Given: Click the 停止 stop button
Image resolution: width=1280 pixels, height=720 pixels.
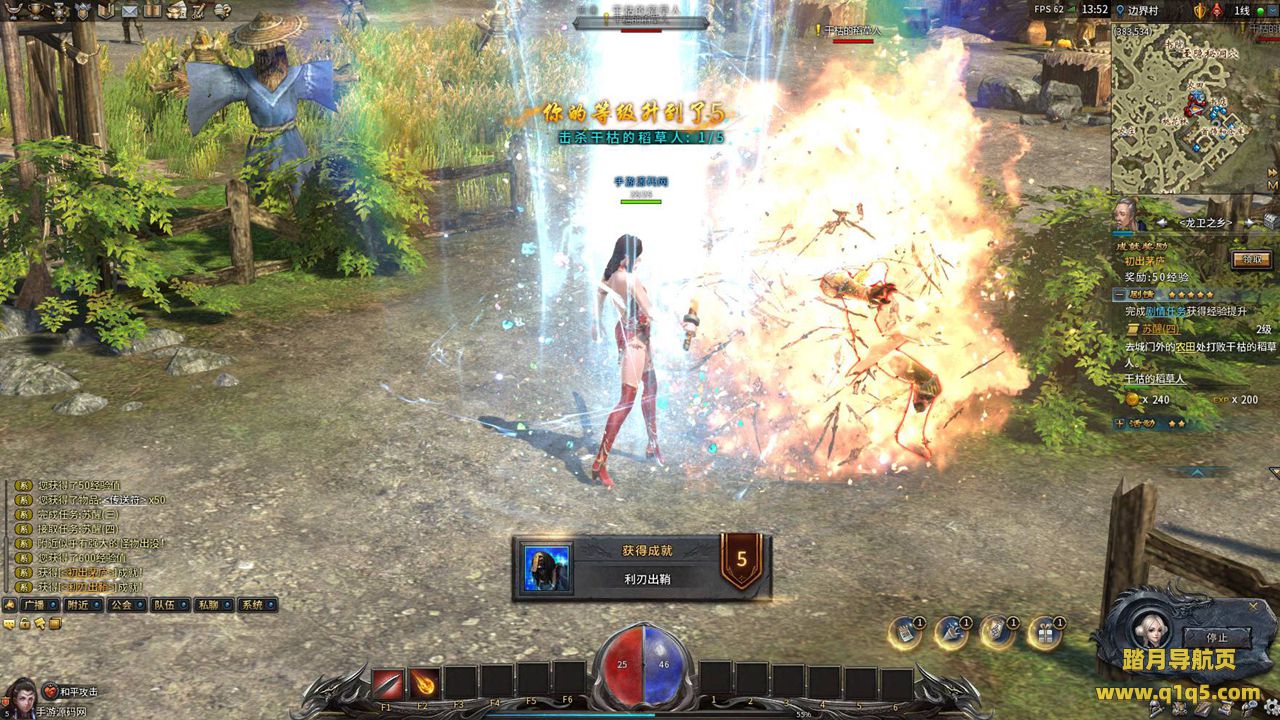Looking at the screenshot, I should tap(1216, 637).
